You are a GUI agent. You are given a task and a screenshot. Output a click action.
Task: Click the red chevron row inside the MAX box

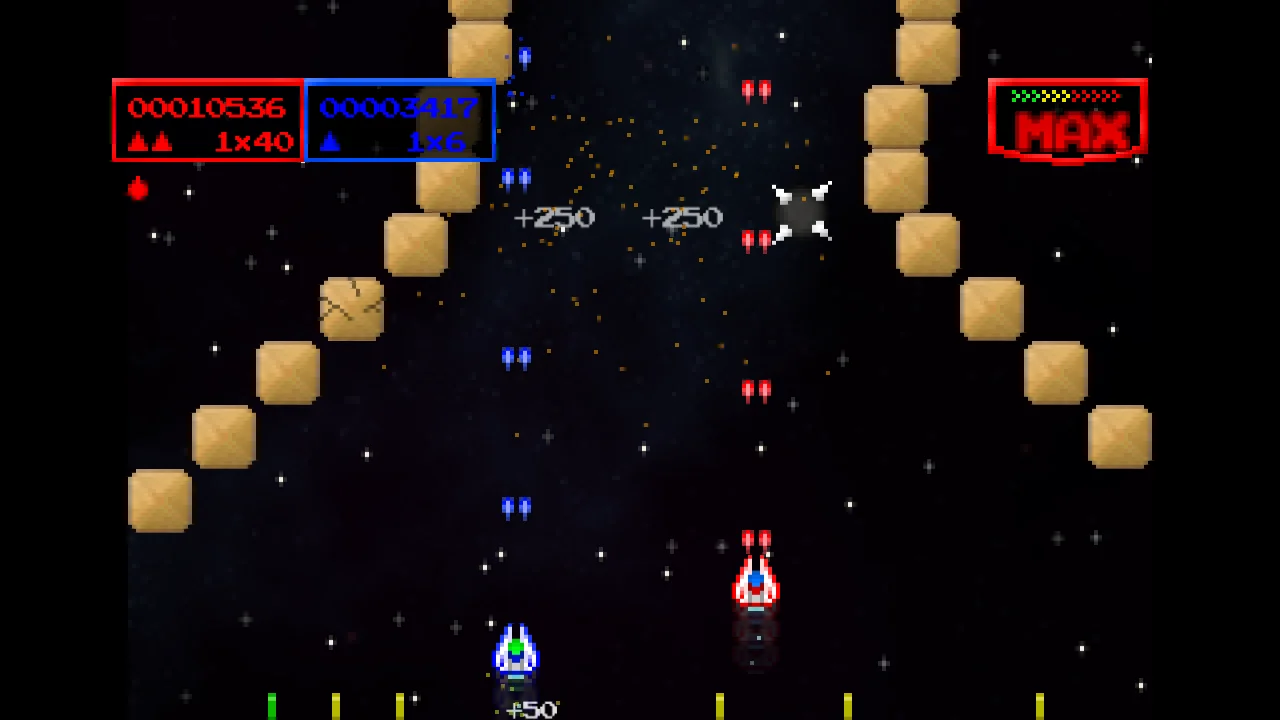point(1095,96)
